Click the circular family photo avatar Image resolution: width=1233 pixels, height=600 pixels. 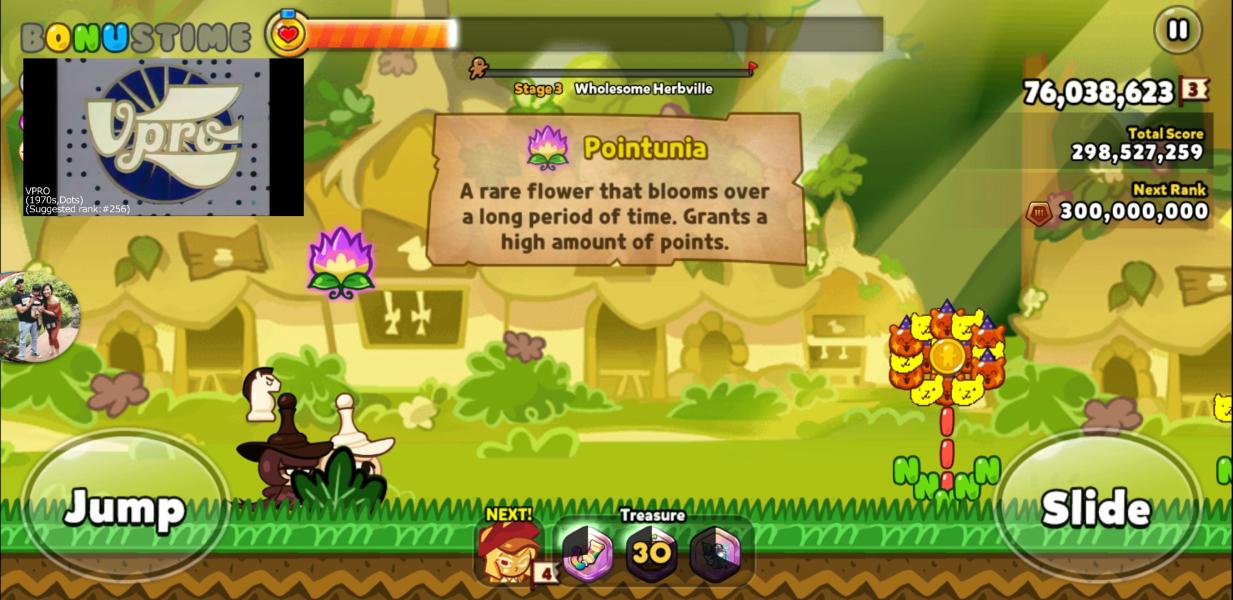[x=38, y=317]
